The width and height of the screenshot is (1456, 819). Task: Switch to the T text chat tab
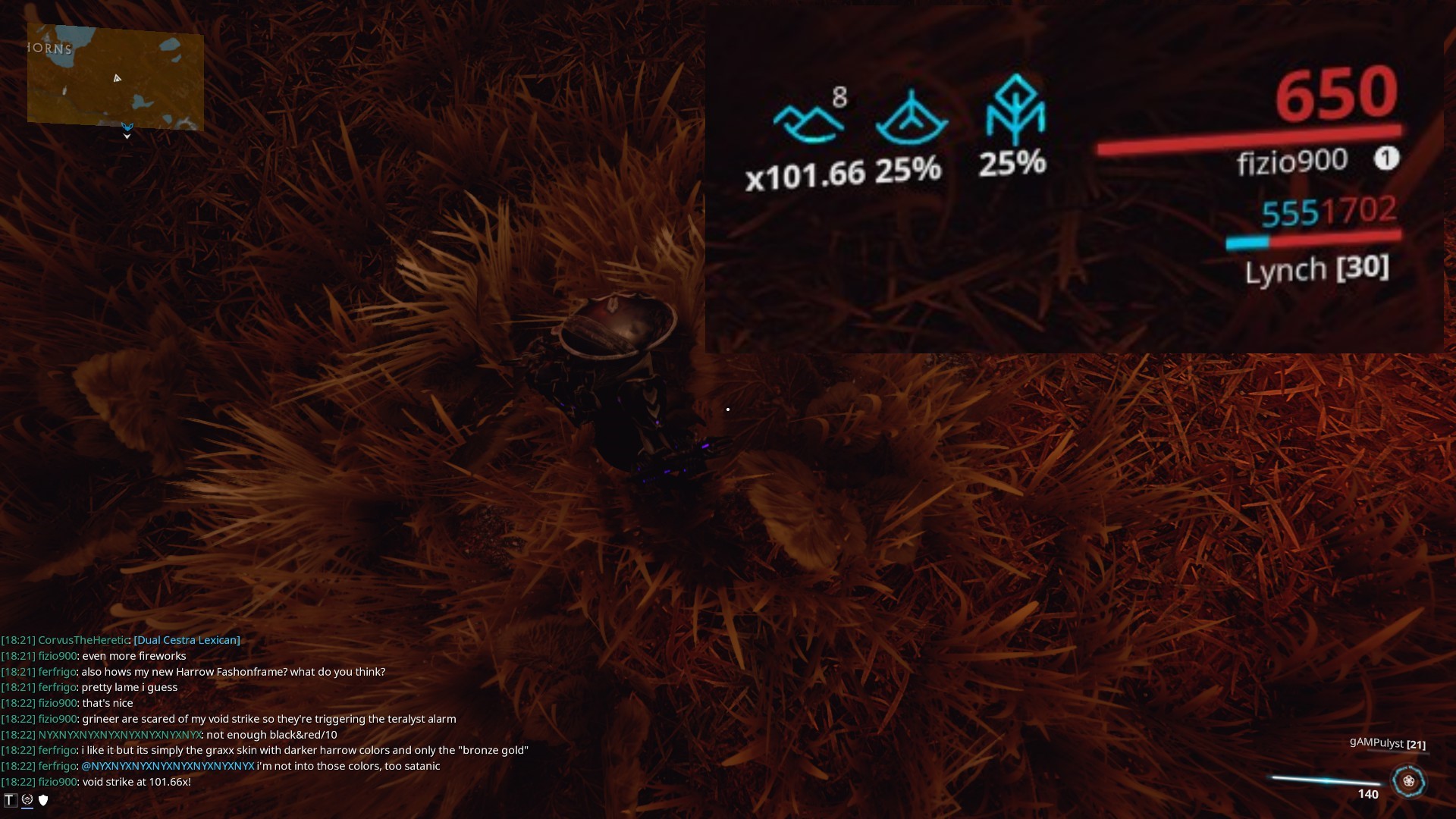click(x=11, y=799)
